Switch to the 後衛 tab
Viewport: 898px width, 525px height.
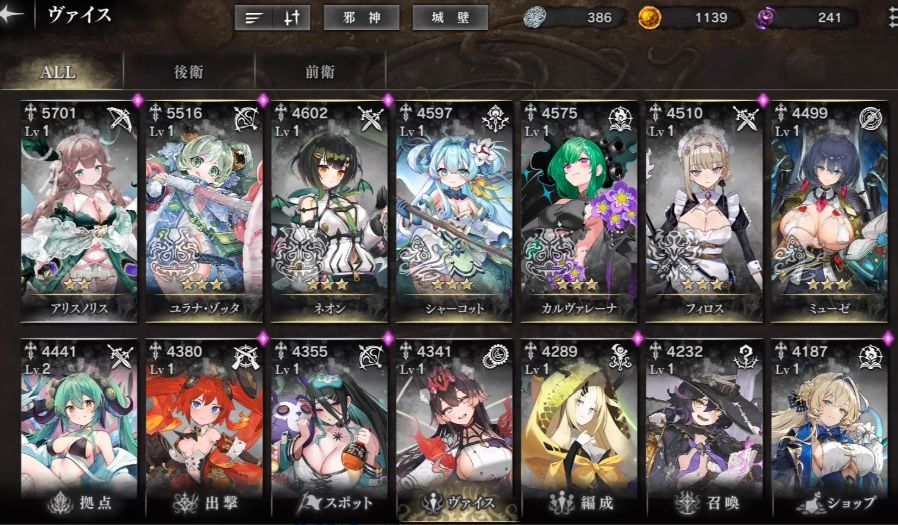189,72
